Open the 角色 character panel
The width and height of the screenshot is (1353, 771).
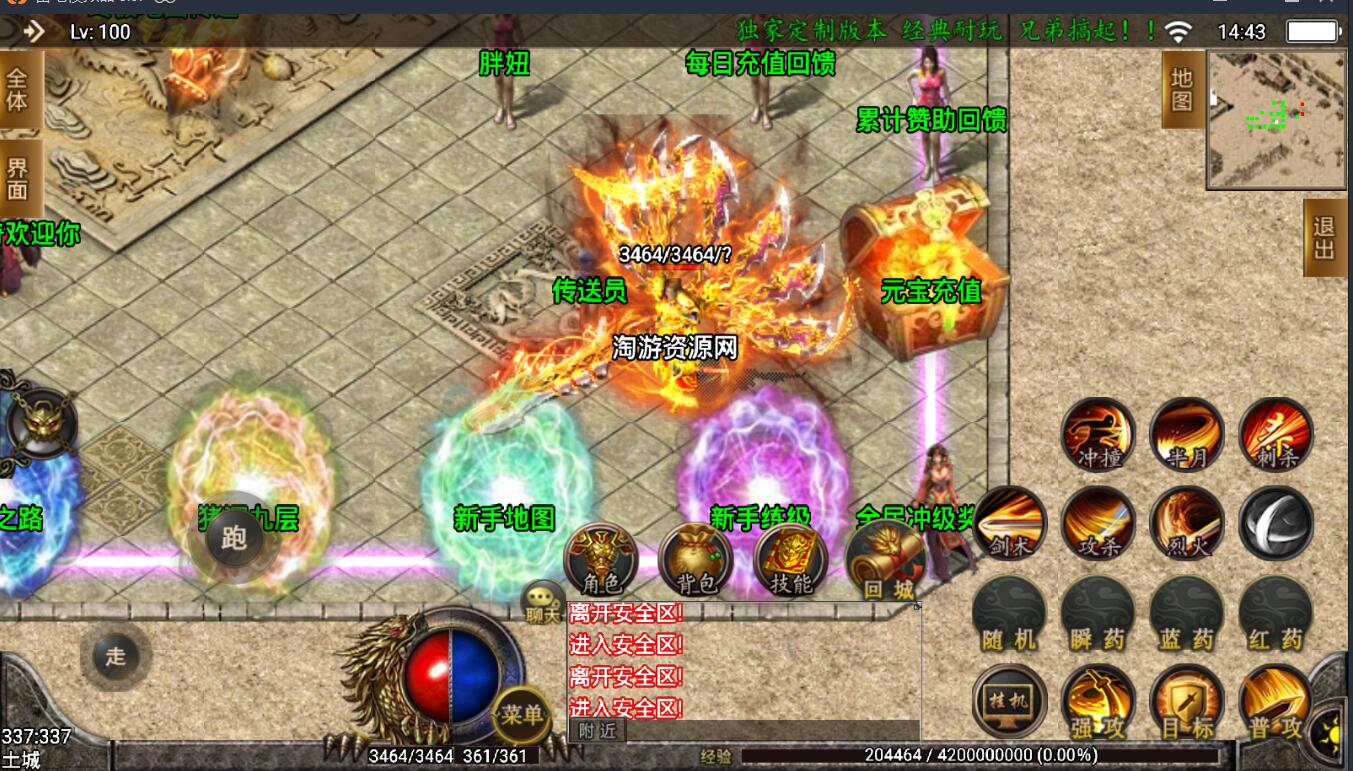pyautogui.click(x=602, y=560)
